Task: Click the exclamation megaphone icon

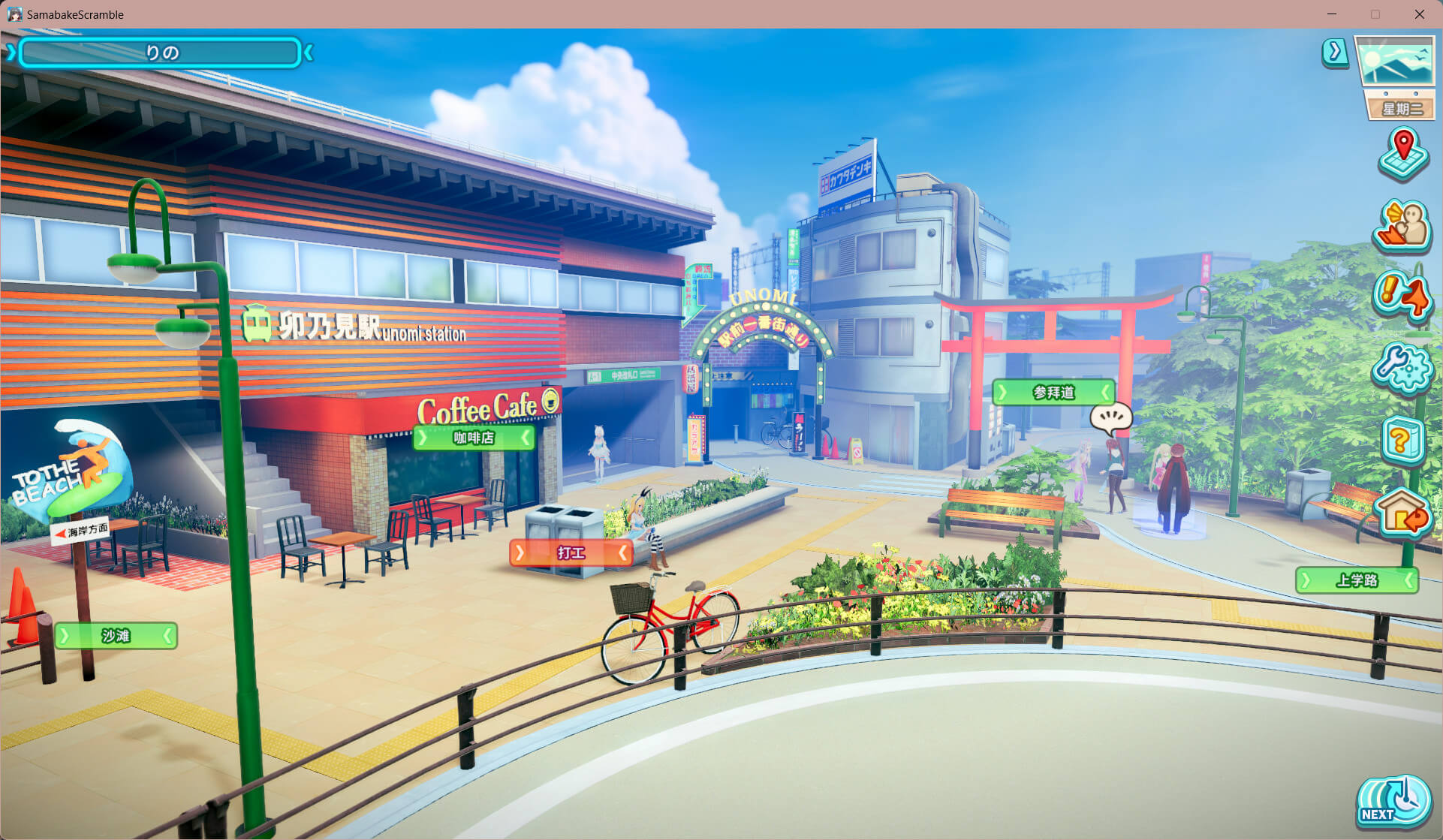Action: point(1402,297)
